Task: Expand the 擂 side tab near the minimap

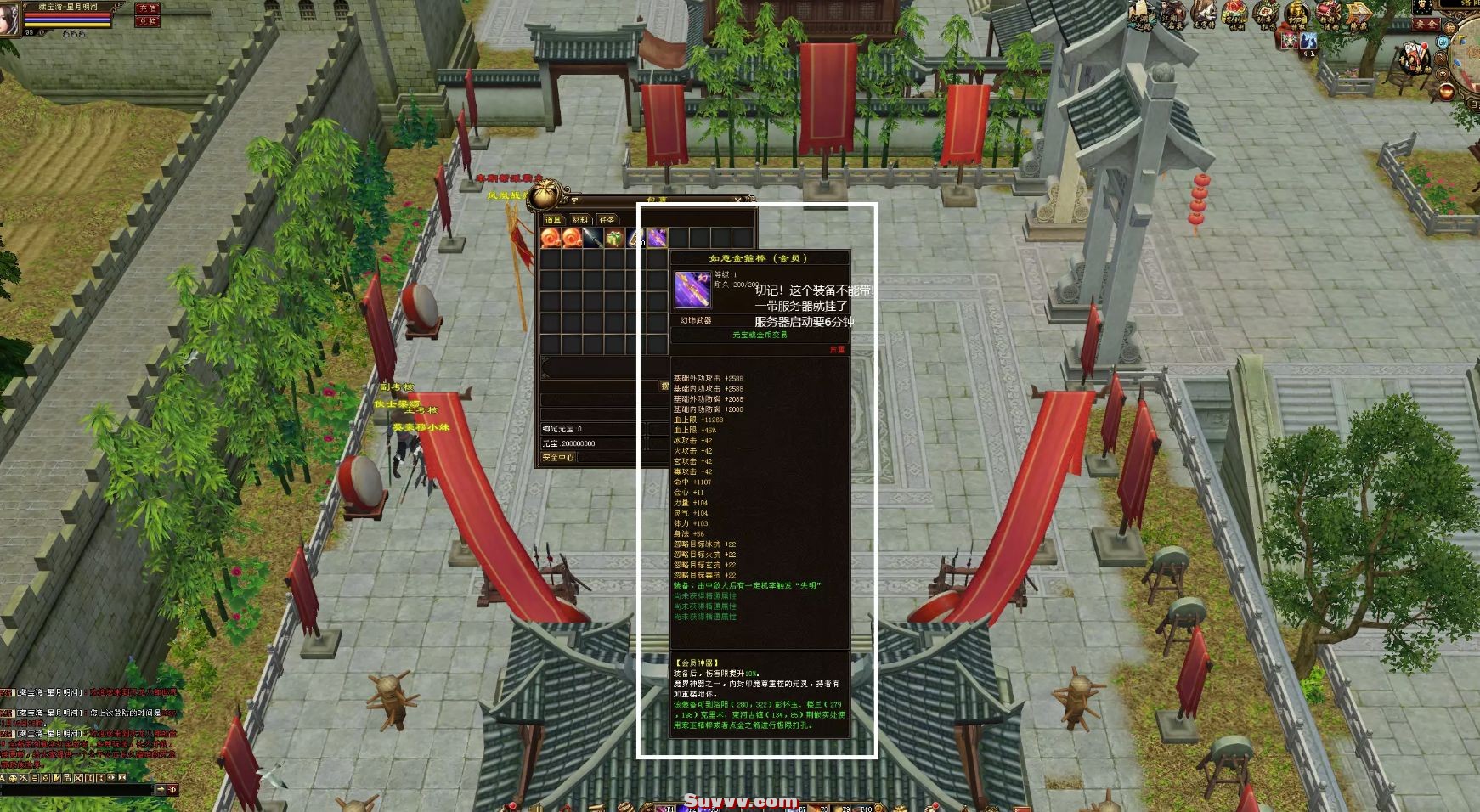Action: click(1451, 26)
